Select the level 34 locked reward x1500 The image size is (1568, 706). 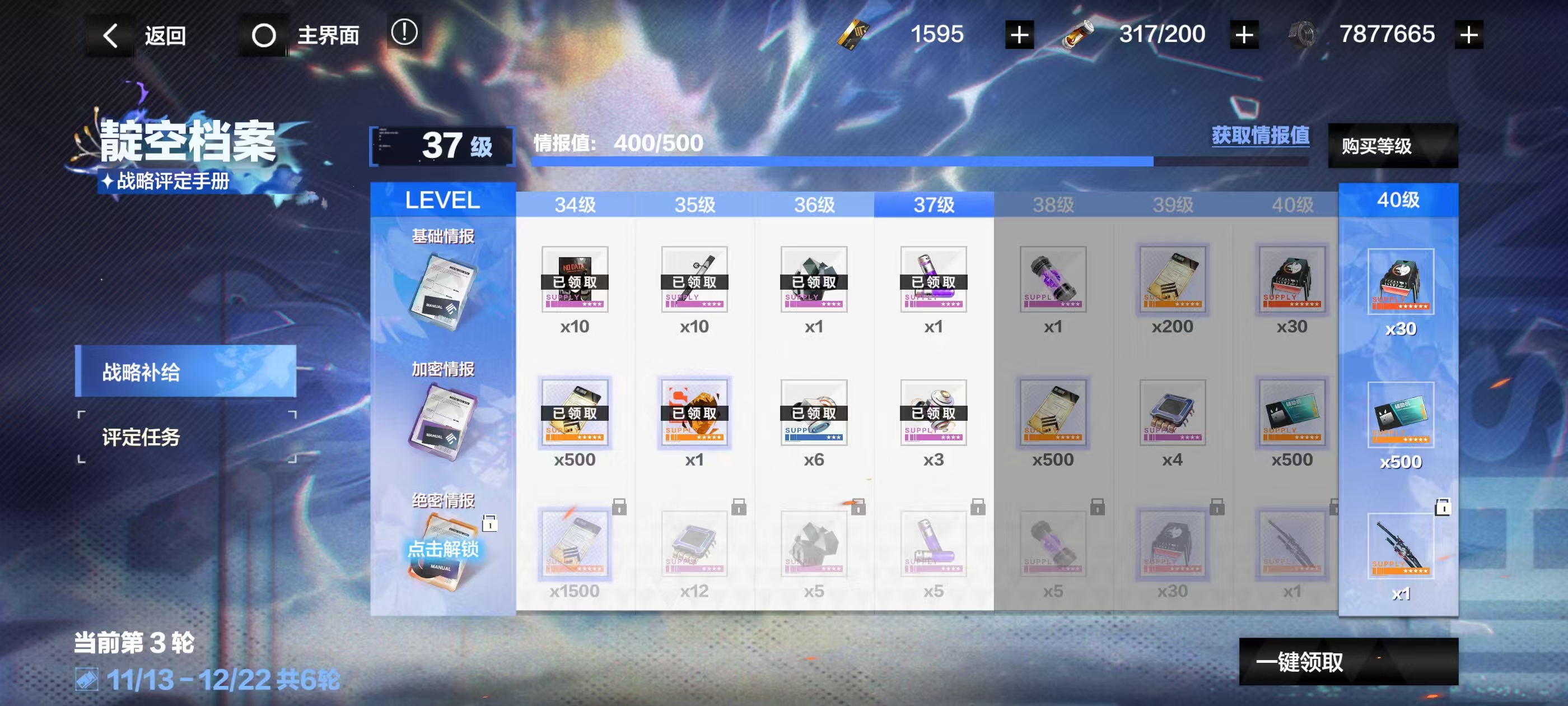pyautogui.click(x=574, y=545)
